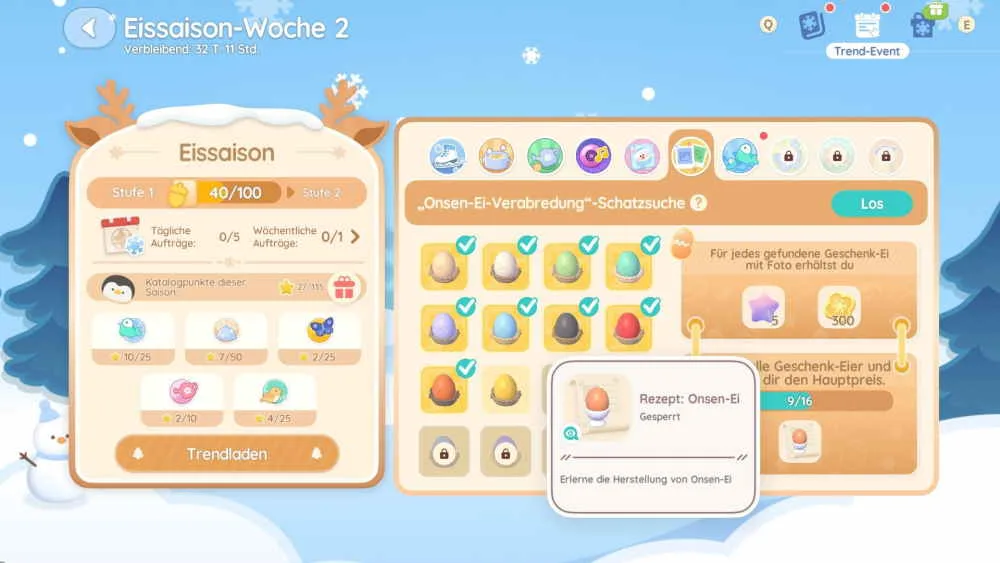
Task: Switch to the ice skate tab
Action: pos(447,155)
